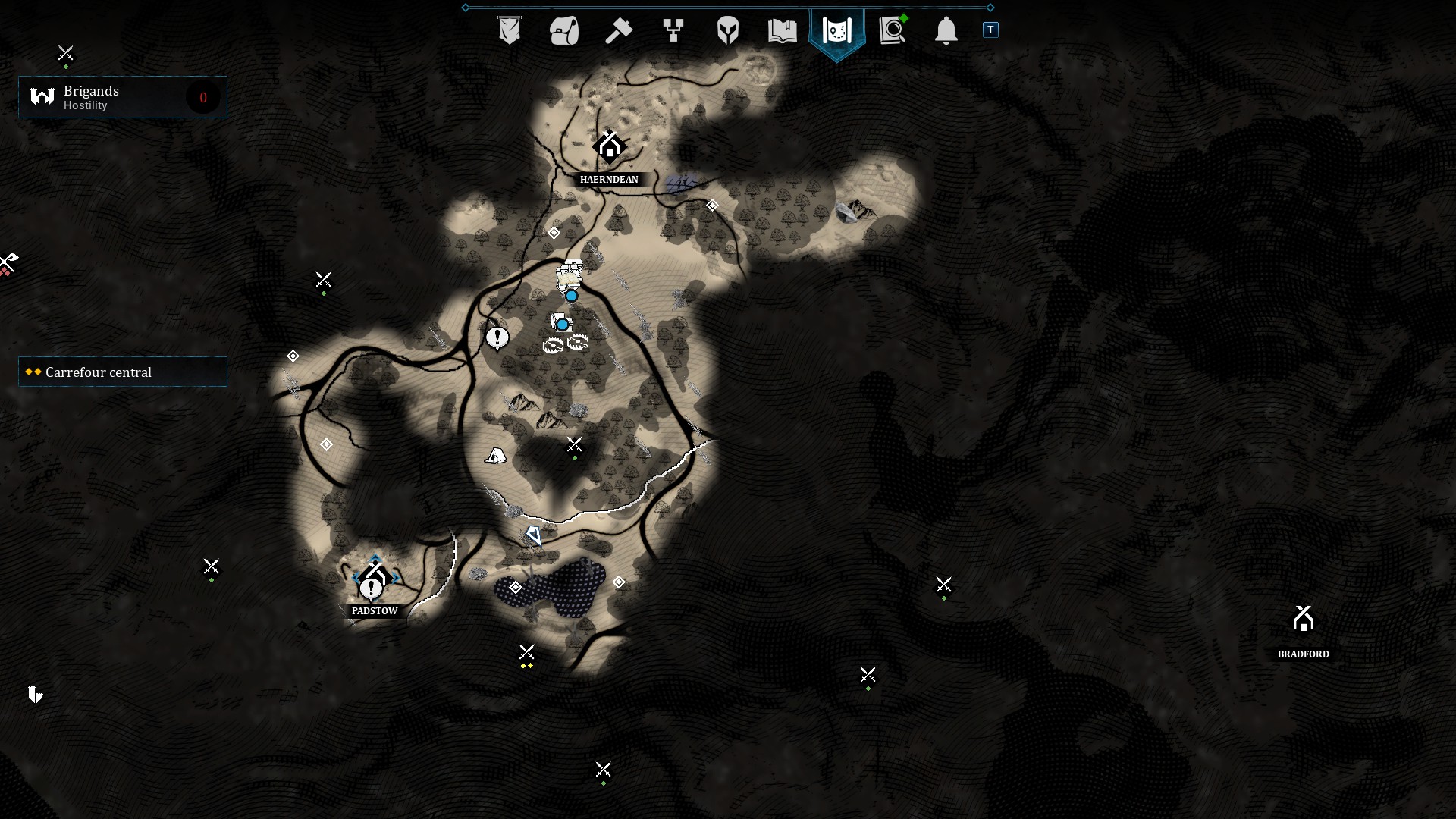Click the Carrefour central location entry
Image resolution: width=1456 pixels, height=819 pixels.
click(123, 372)
